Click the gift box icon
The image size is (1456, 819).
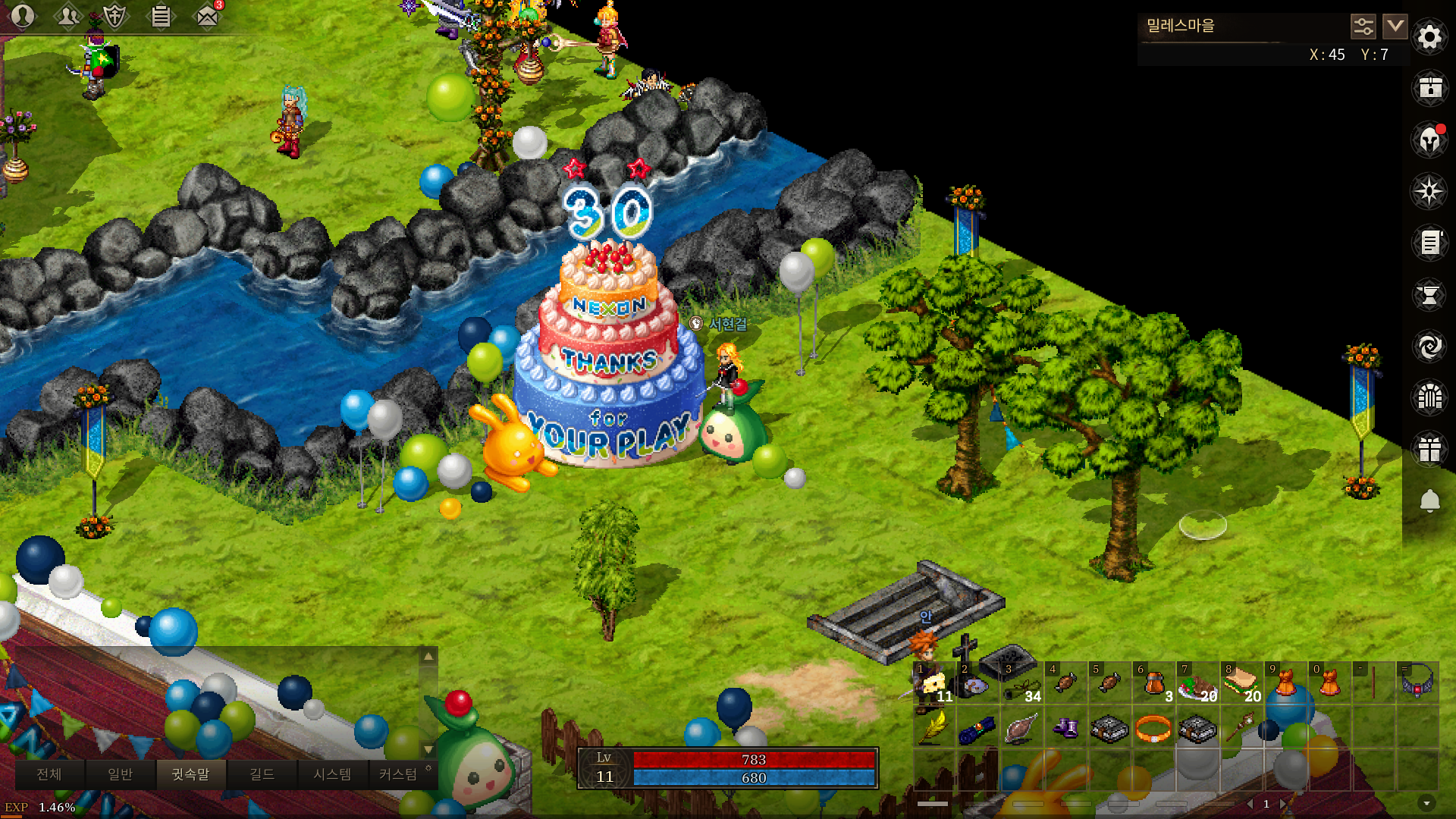tap(1429, 449)
